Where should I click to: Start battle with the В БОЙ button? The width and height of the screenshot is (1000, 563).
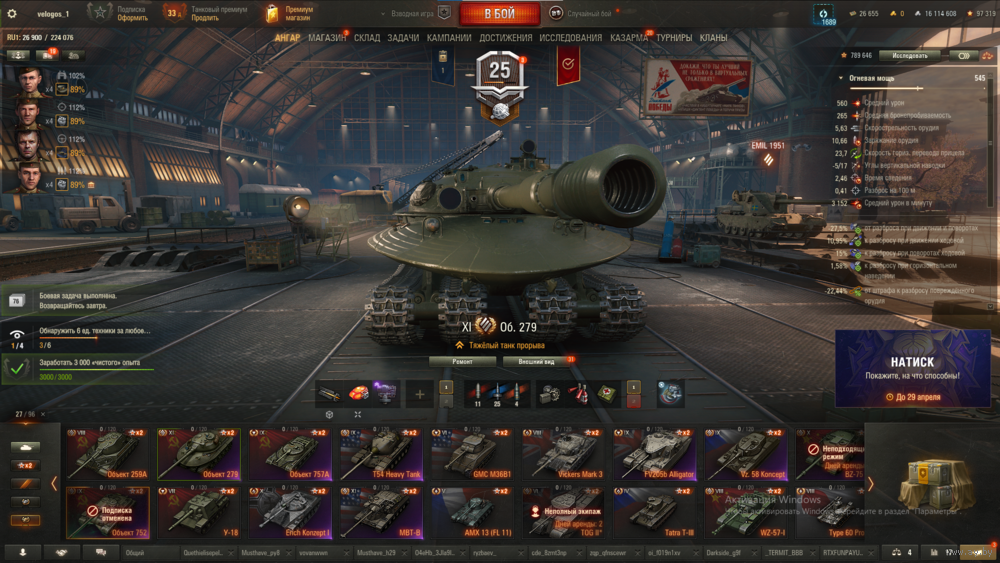point(499,14)
